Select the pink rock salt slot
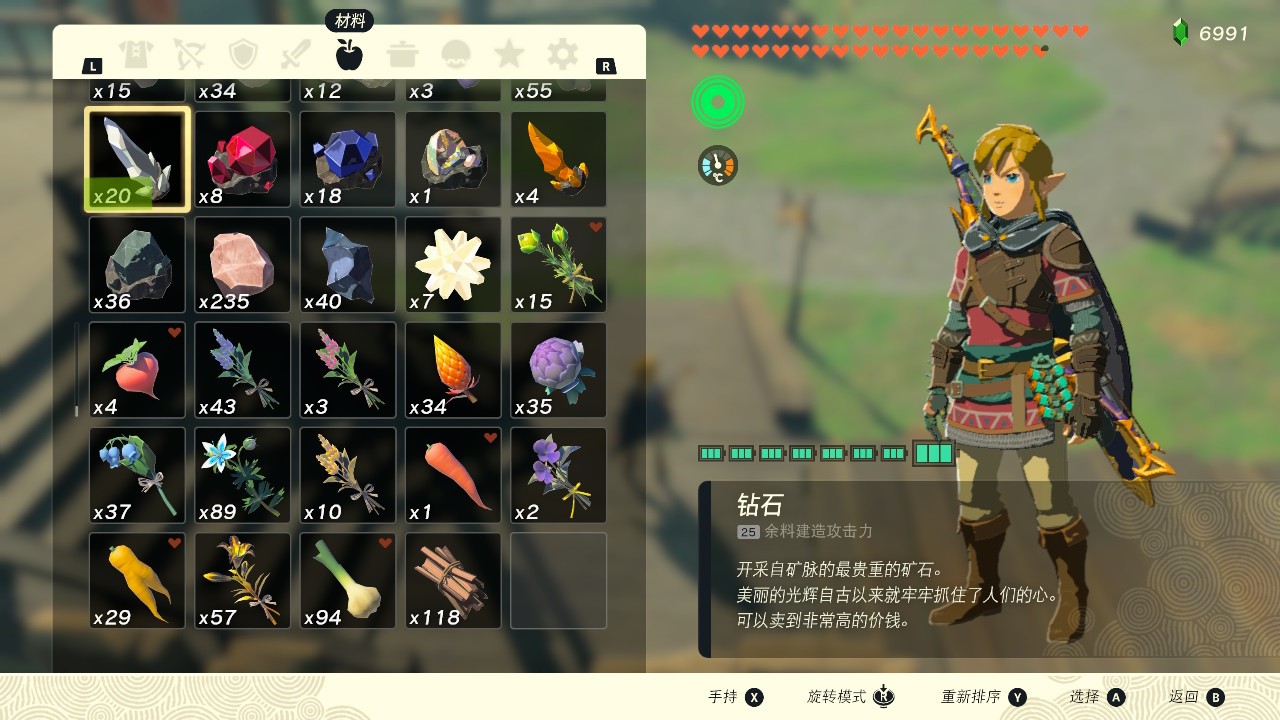Image resolution: width=1280 pixels, height=720 pixels. [243, 265]
